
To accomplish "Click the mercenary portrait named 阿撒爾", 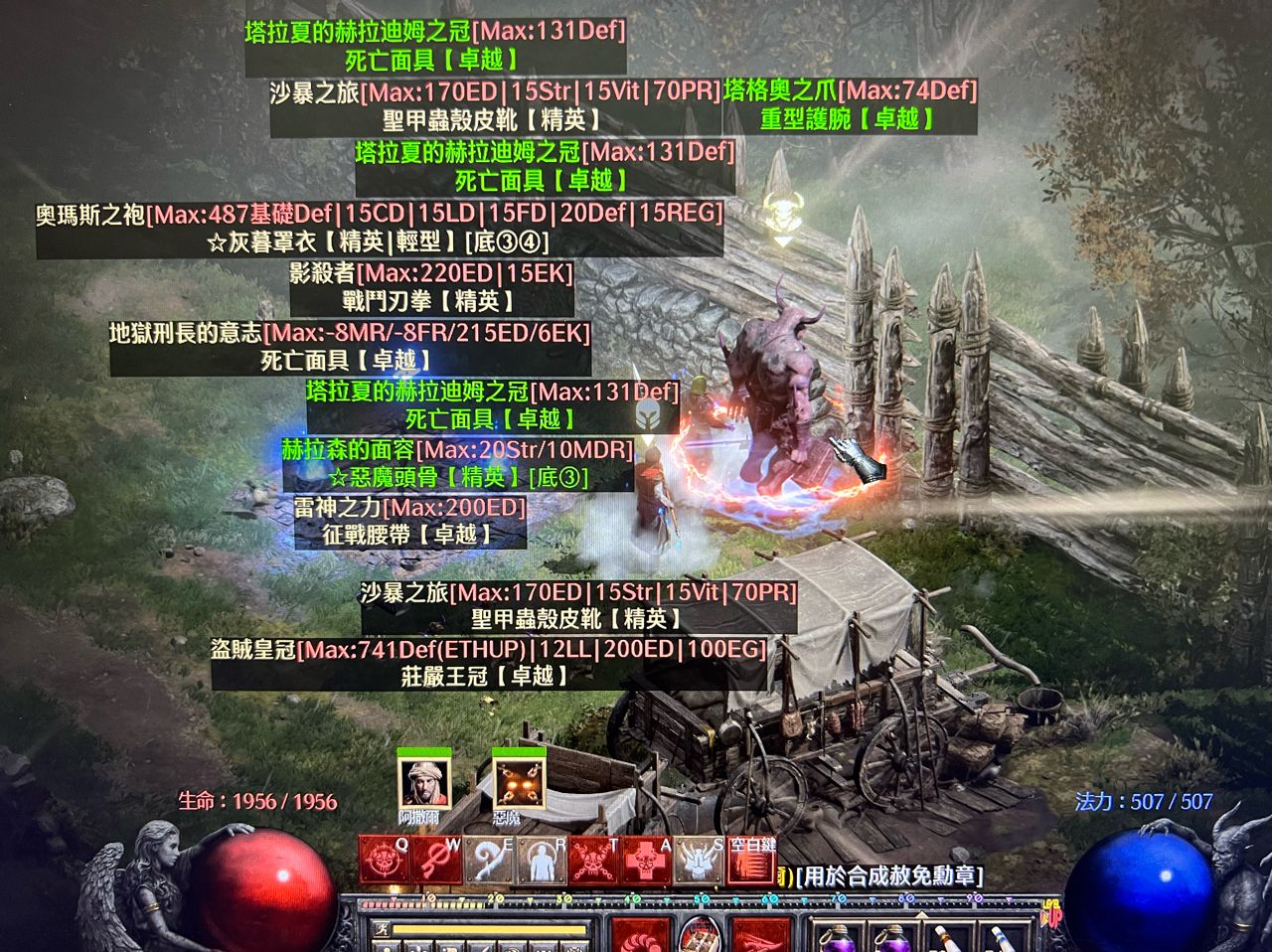I will click(424, 783).
